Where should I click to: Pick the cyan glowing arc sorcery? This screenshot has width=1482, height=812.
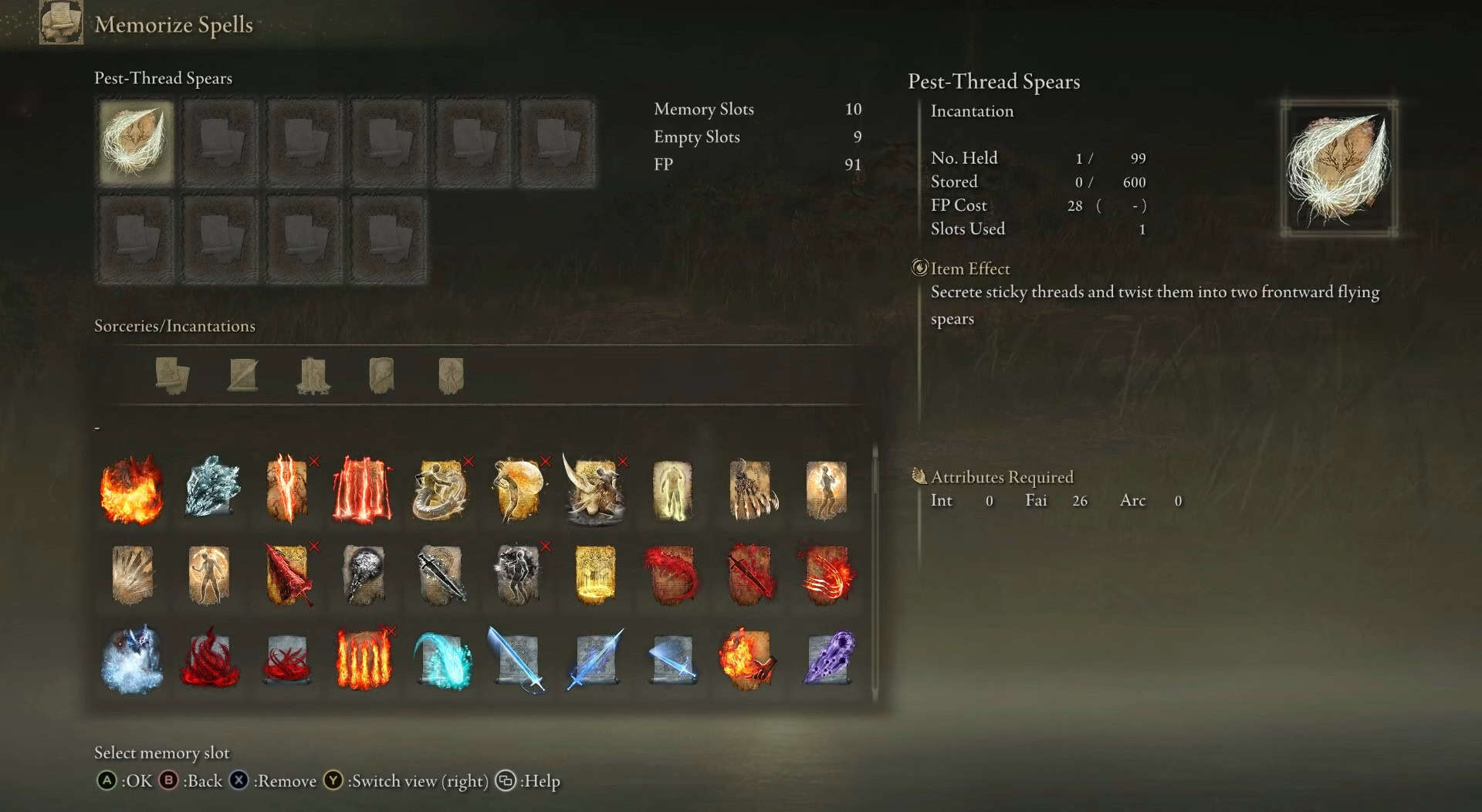[x=442, y=660]
